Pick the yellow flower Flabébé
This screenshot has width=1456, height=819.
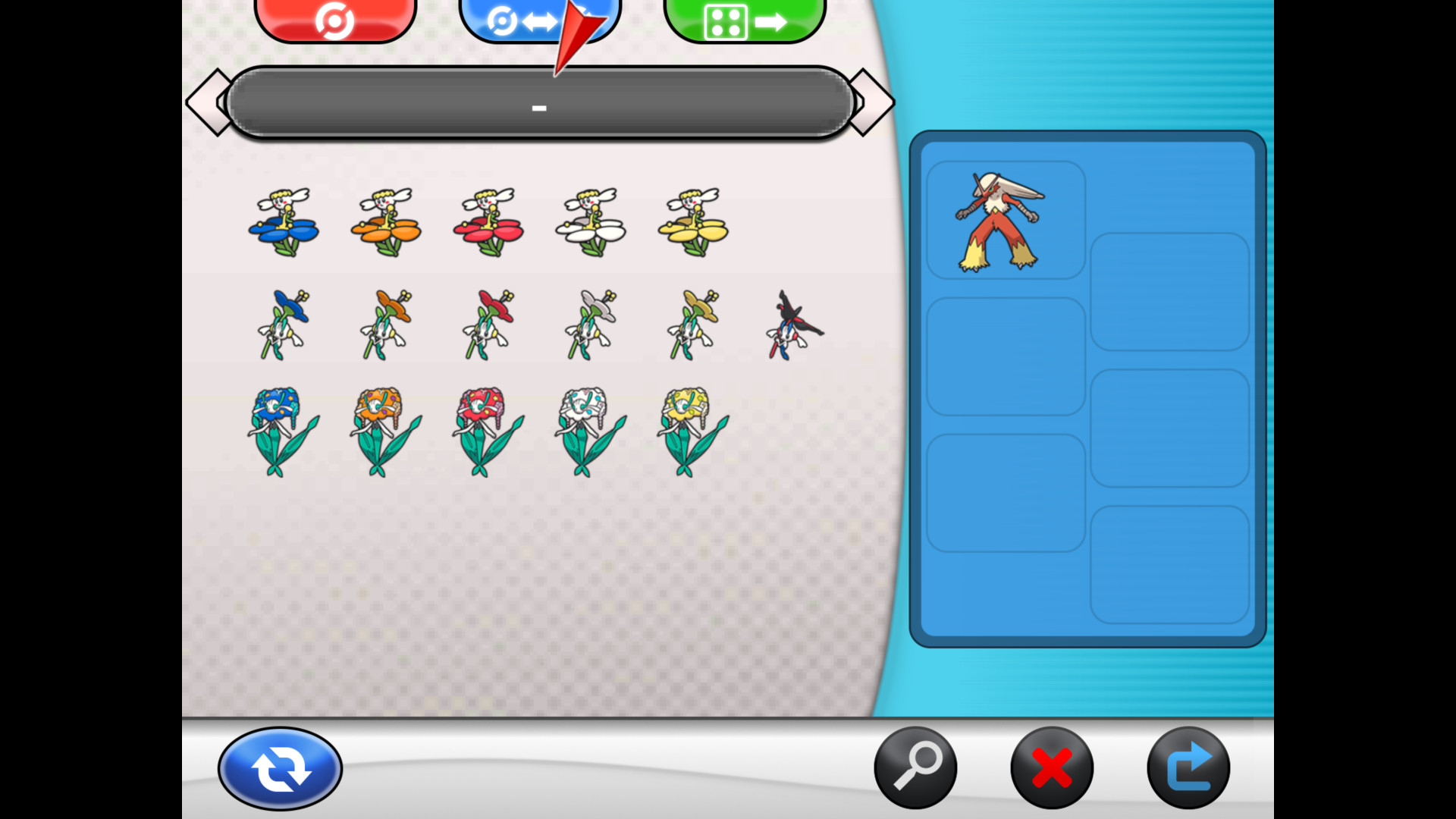click(x=692, y=222)
